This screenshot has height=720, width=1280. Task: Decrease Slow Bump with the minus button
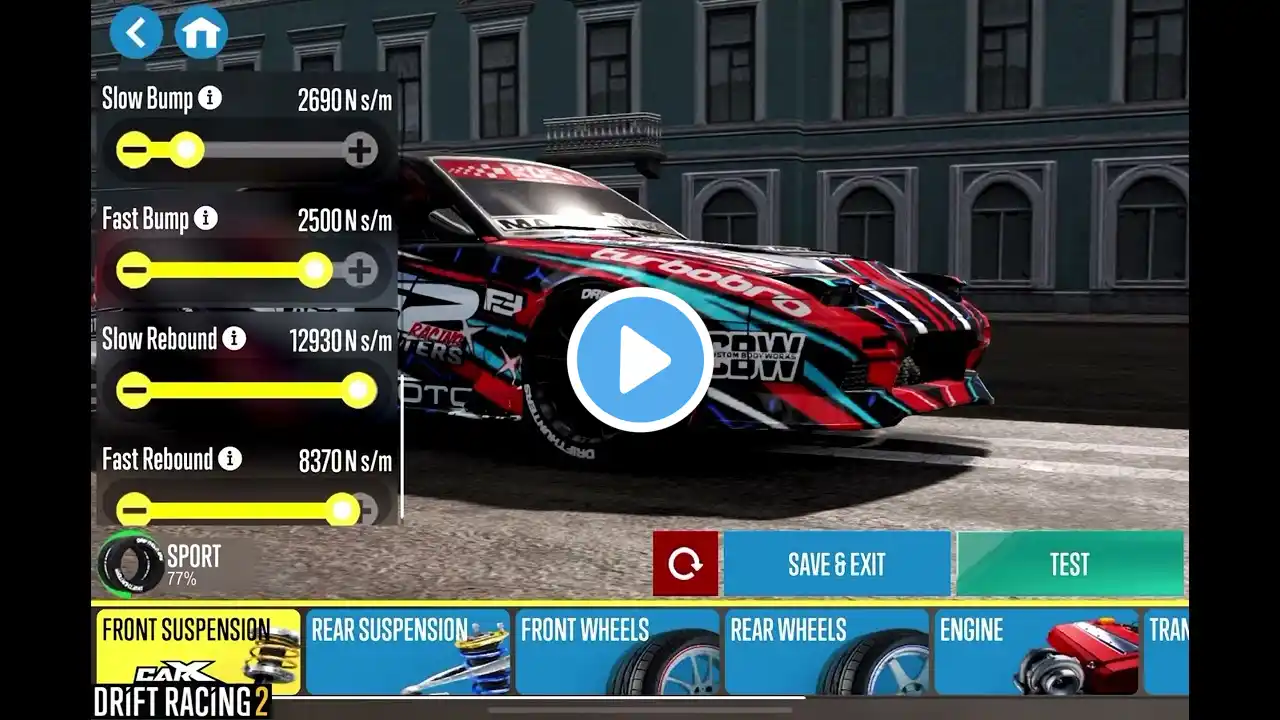click(x=134, y=151)
